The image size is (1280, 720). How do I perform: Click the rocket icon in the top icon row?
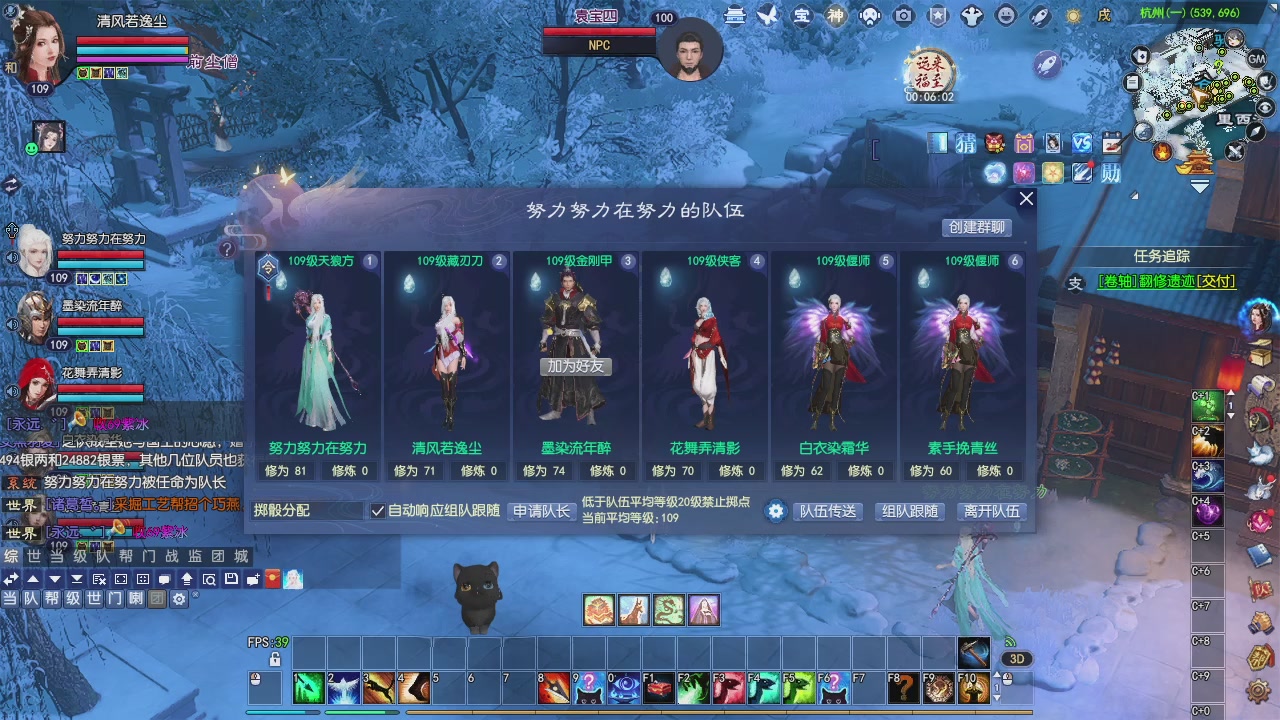coord(1040,16)
